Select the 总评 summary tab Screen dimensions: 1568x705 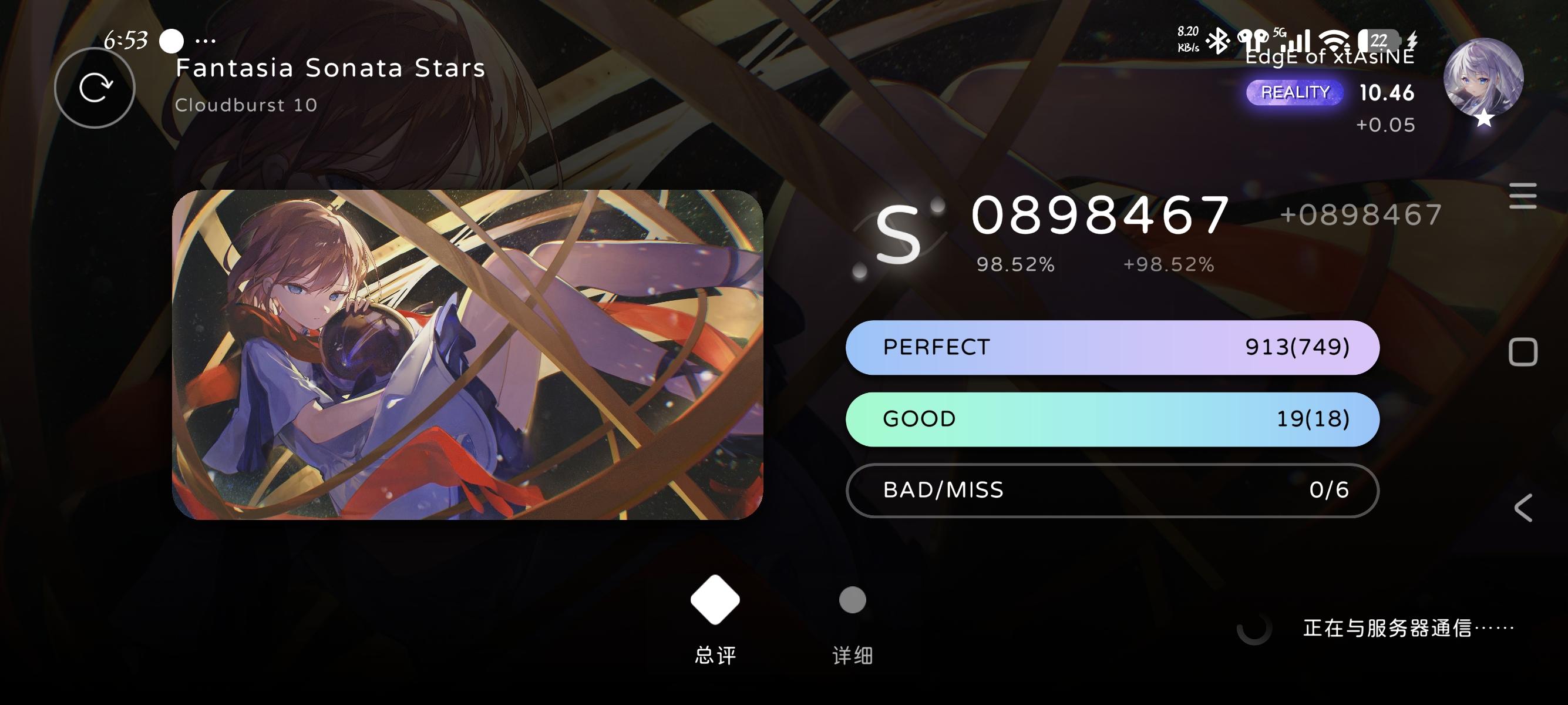[715, 656]
